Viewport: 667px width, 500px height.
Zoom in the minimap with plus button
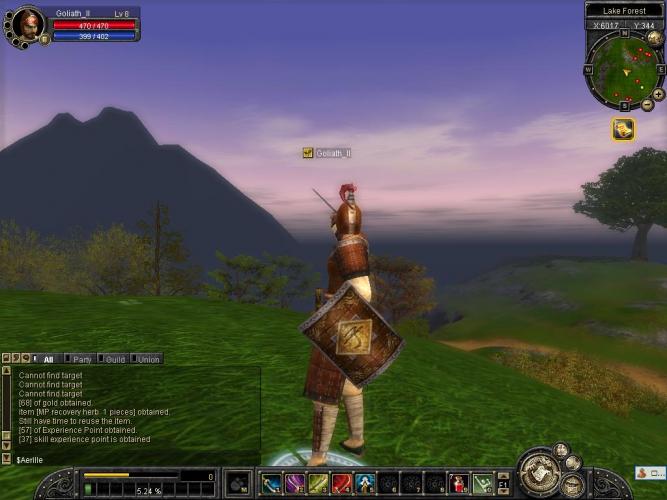tap(658, 94)
